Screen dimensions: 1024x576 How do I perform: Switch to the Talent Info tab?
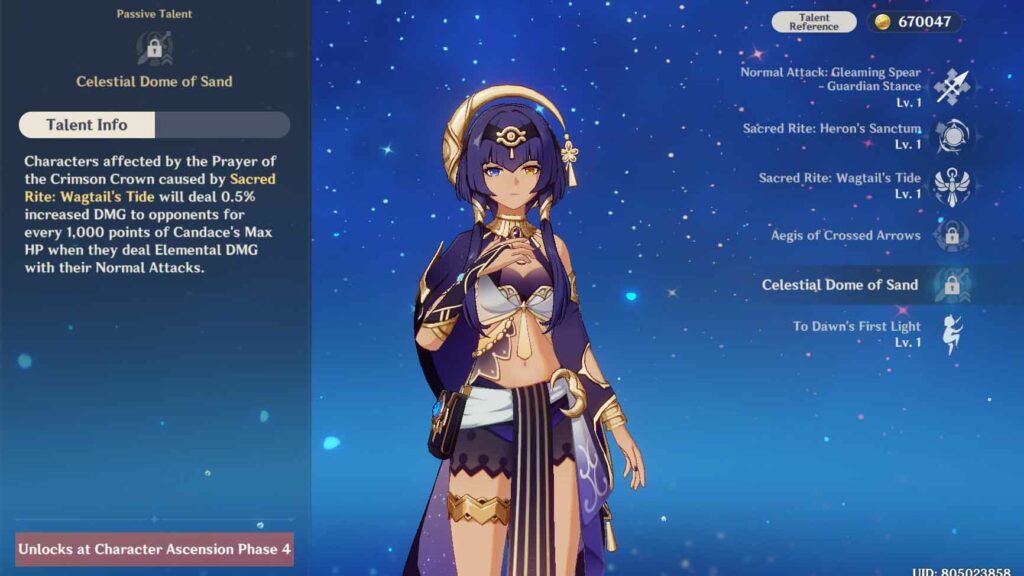coord(87,125)
